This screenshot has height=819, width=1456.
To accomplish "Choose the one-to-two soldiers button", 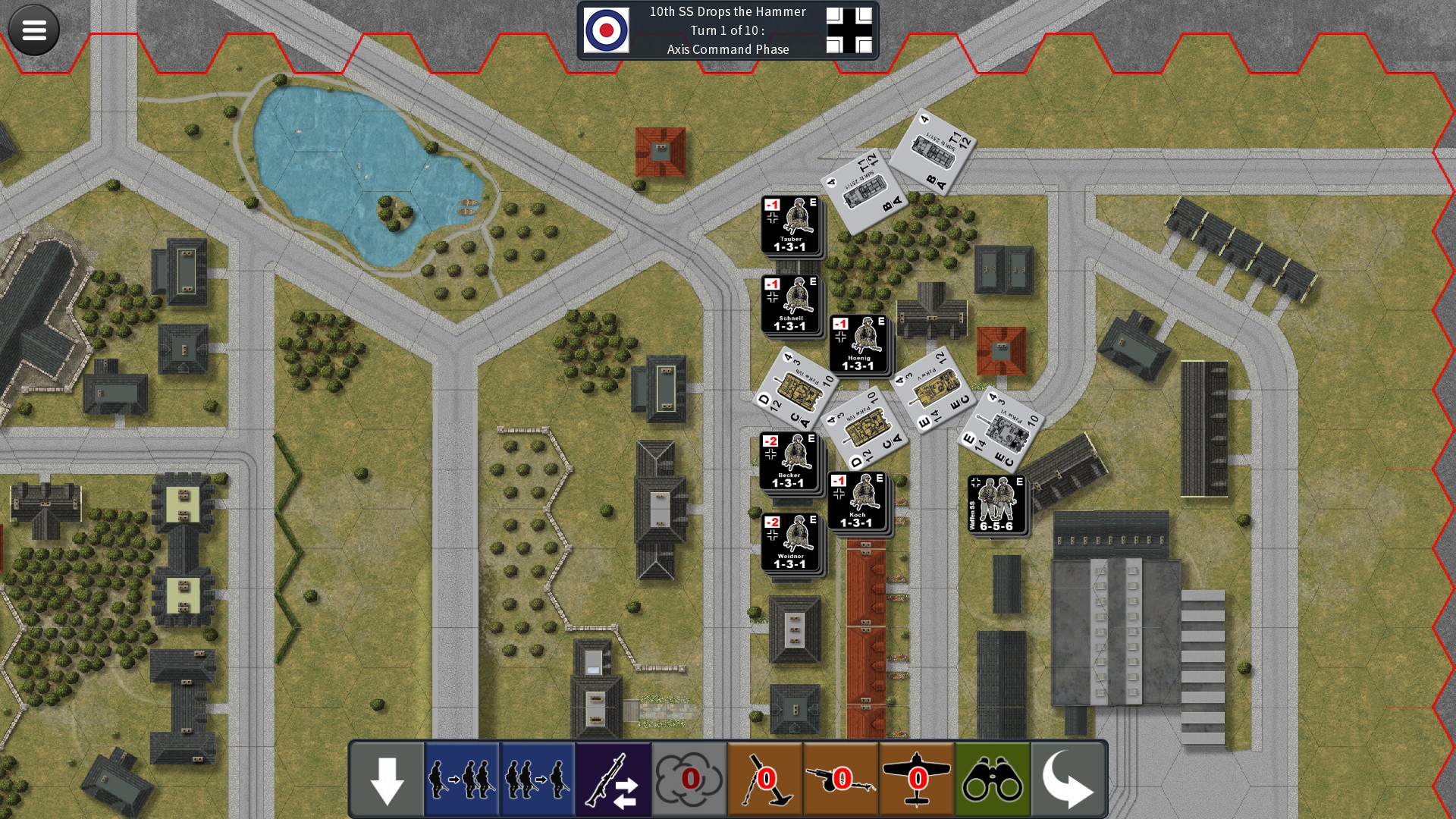I will coord(462,780).
